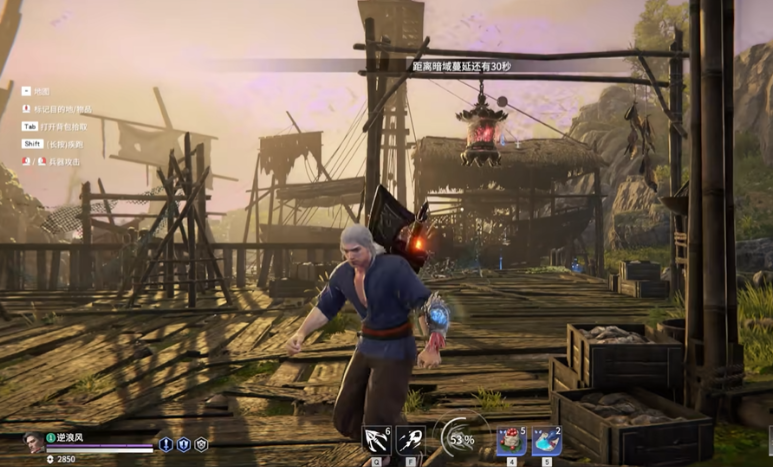Activate the grappling hook skill slot

pos(377,441)
